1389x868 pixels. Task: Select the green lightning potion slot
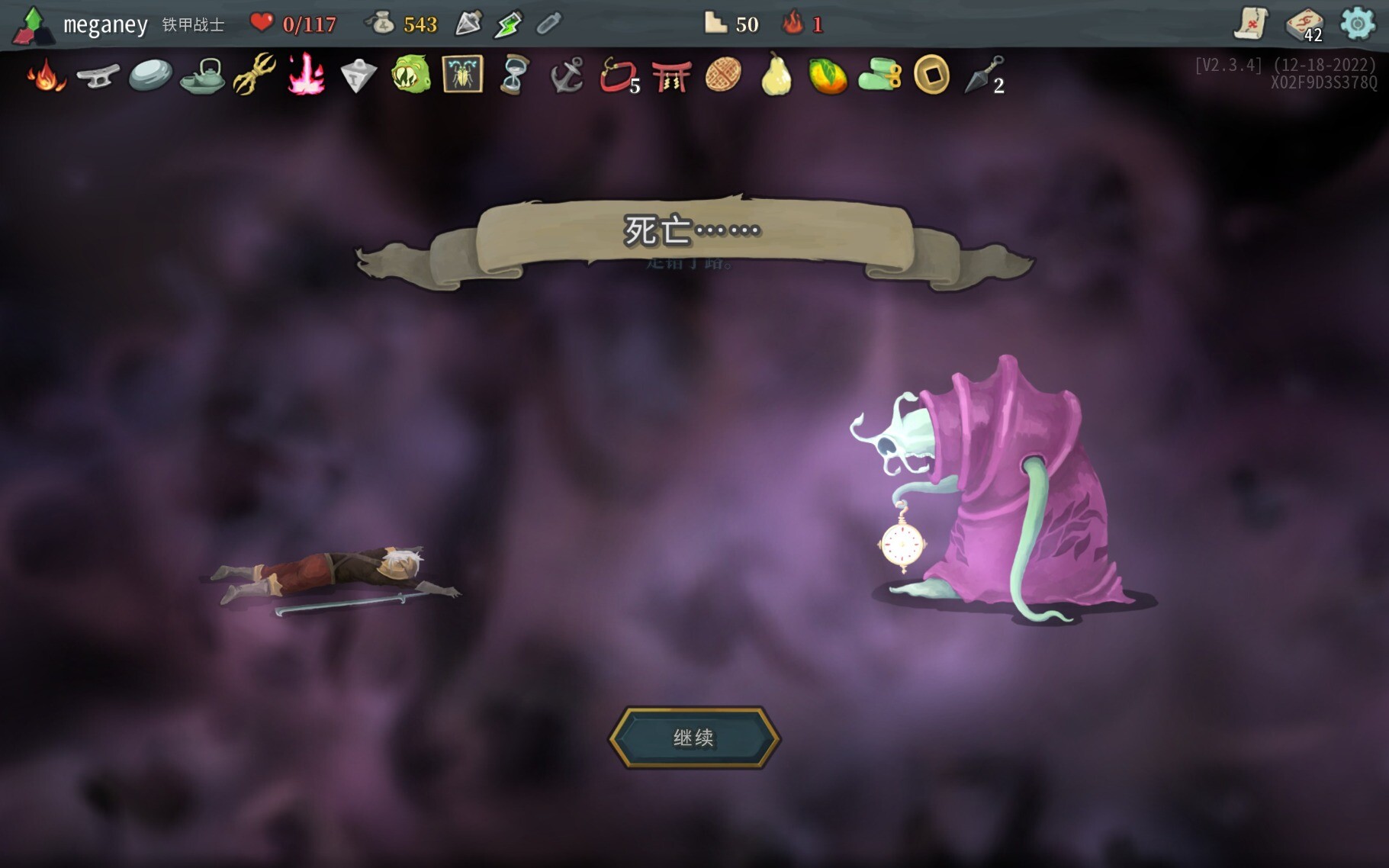[508, 24]
